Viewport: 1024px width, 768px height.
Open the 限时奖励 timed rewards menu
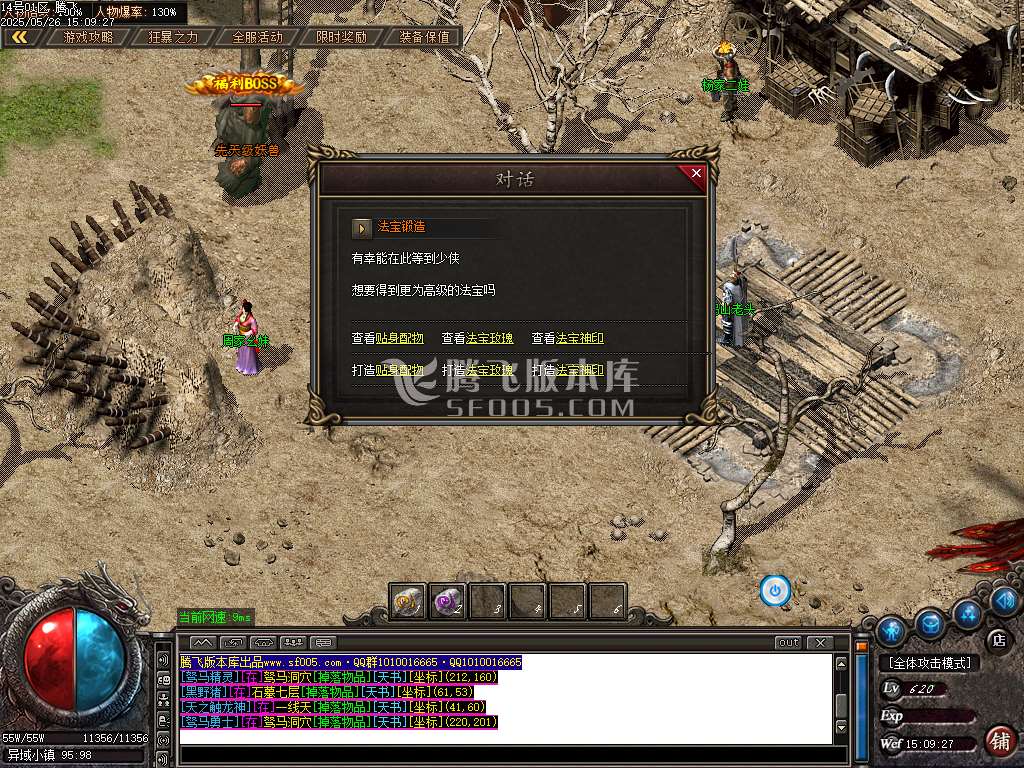tap(341, 37)
